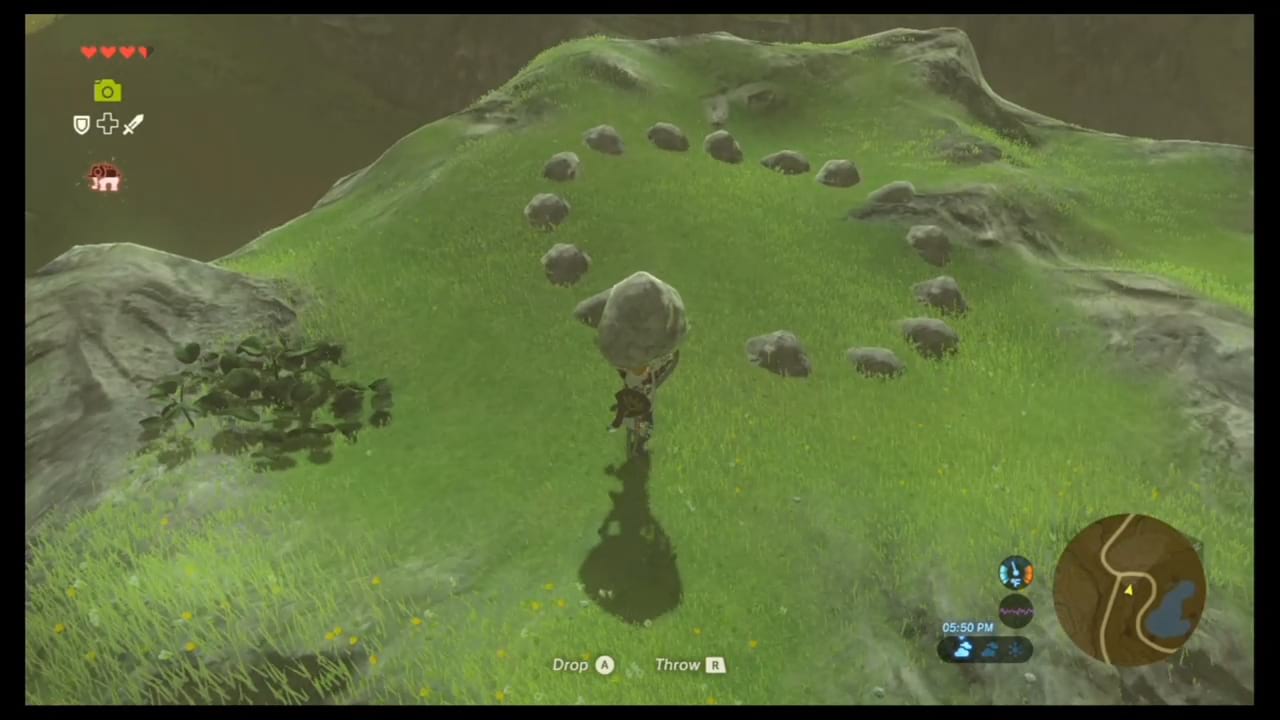This screenshot has width=1280, height=720.
Task: Click the 05:50 PM time display
Action: pos(967,627)
